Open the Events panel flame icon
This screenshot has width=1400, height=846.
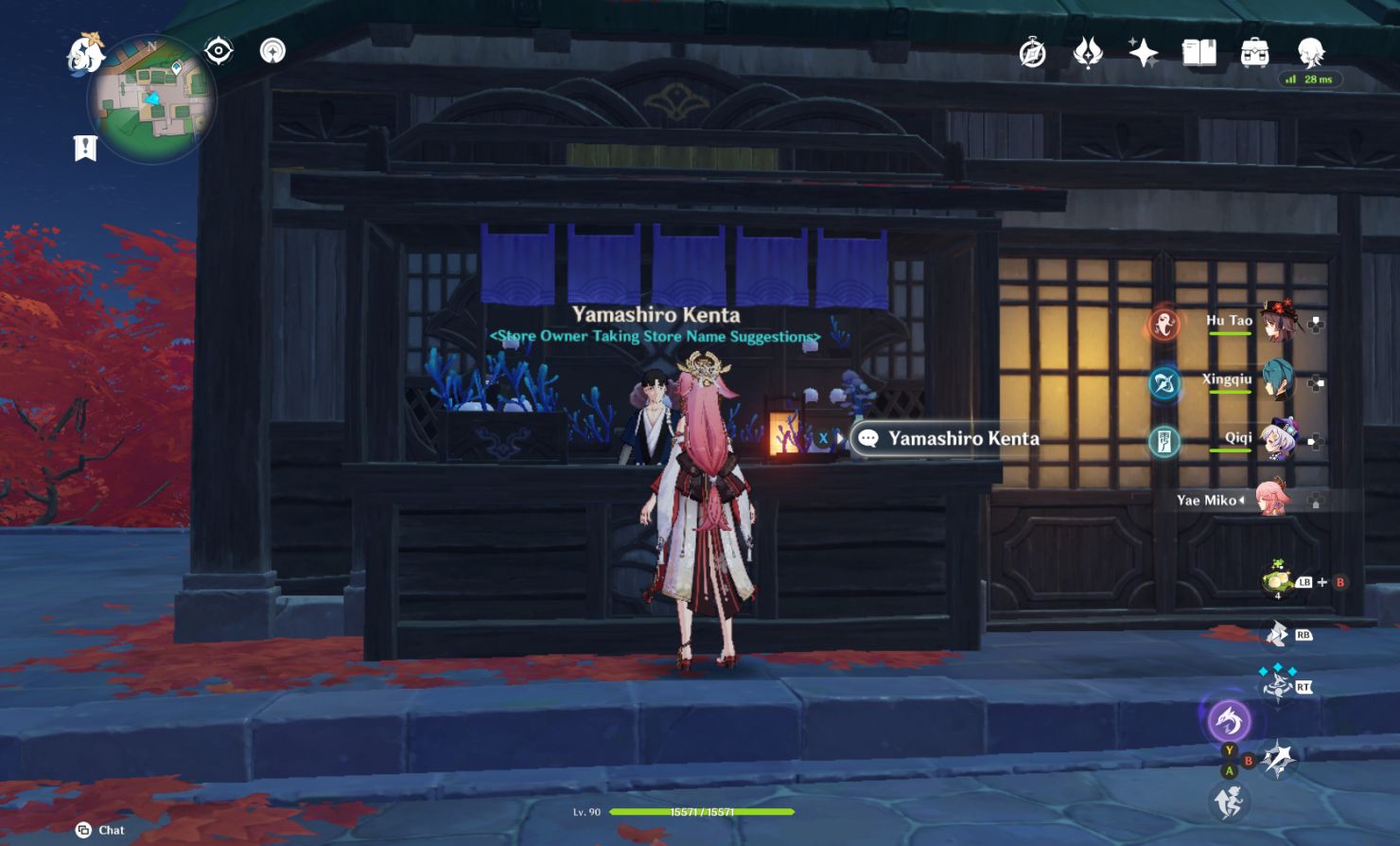point(1086,54)
